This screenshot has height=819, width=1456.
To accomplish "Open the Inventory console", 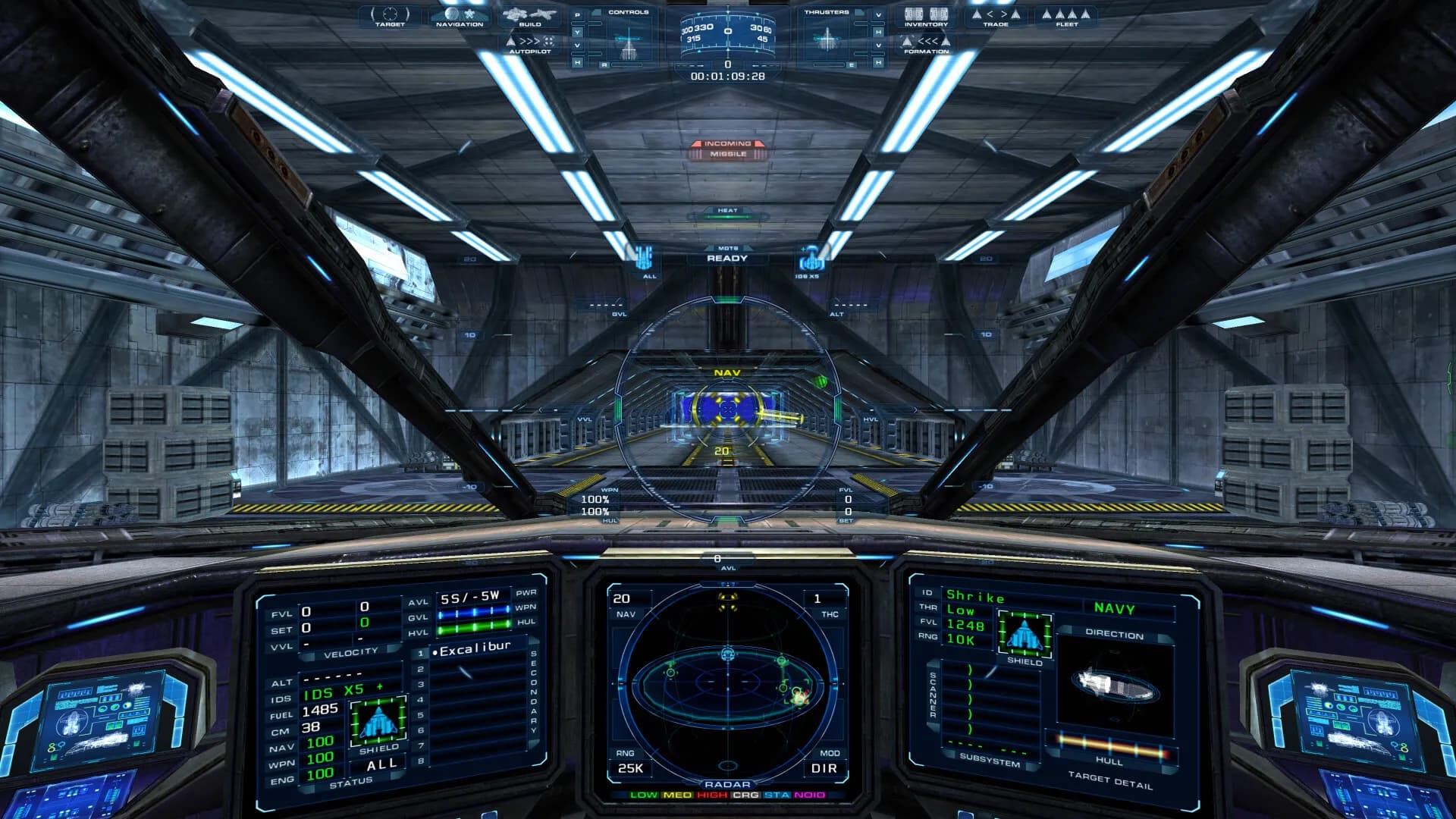I will click(926, 17).
